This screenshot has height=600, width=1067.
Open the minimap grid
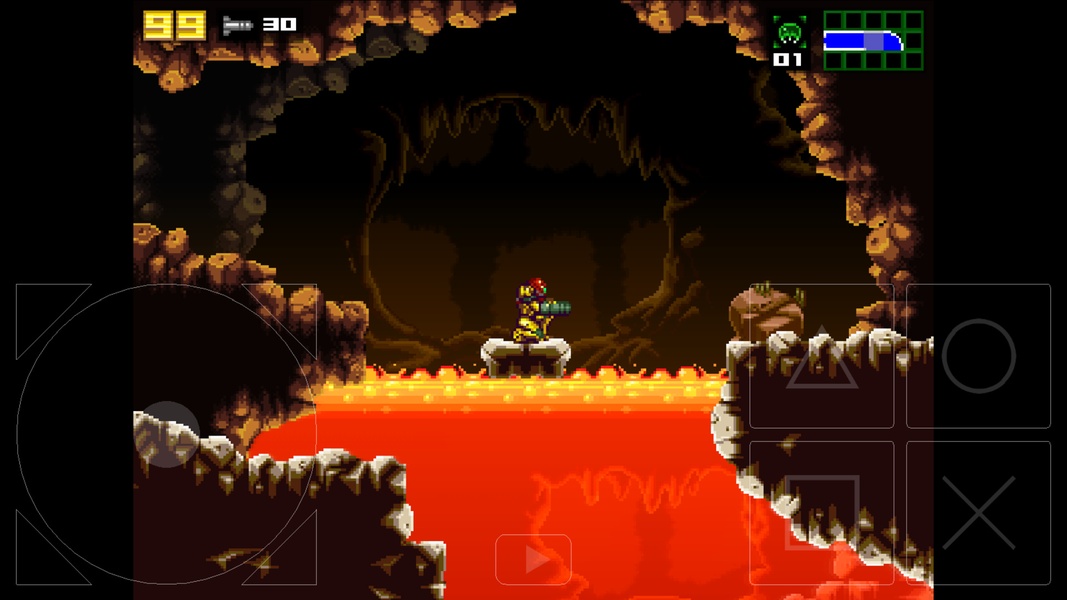[x=873, y=41]
